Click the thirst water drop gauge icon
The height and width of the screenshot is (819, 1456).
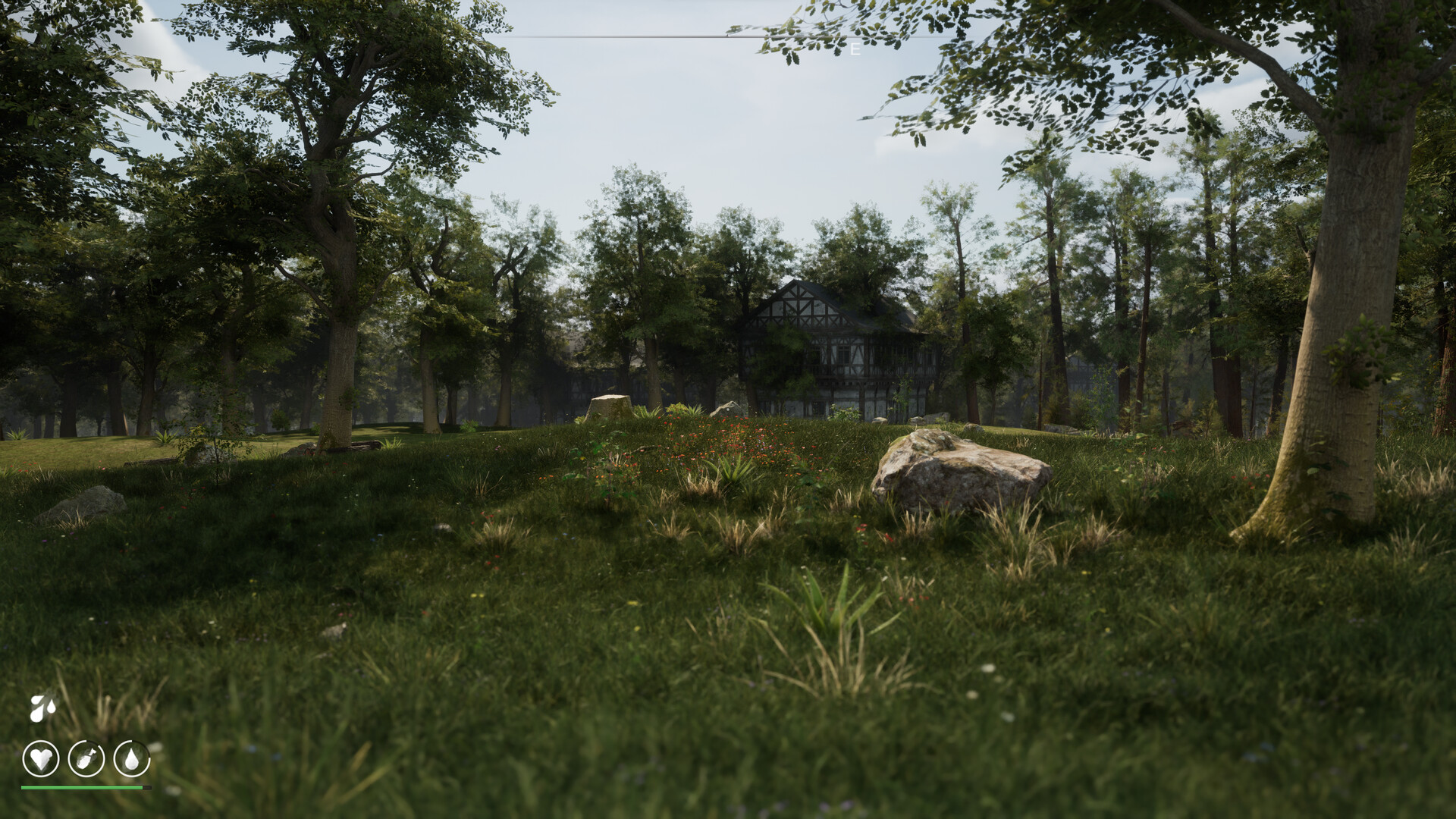131,760
